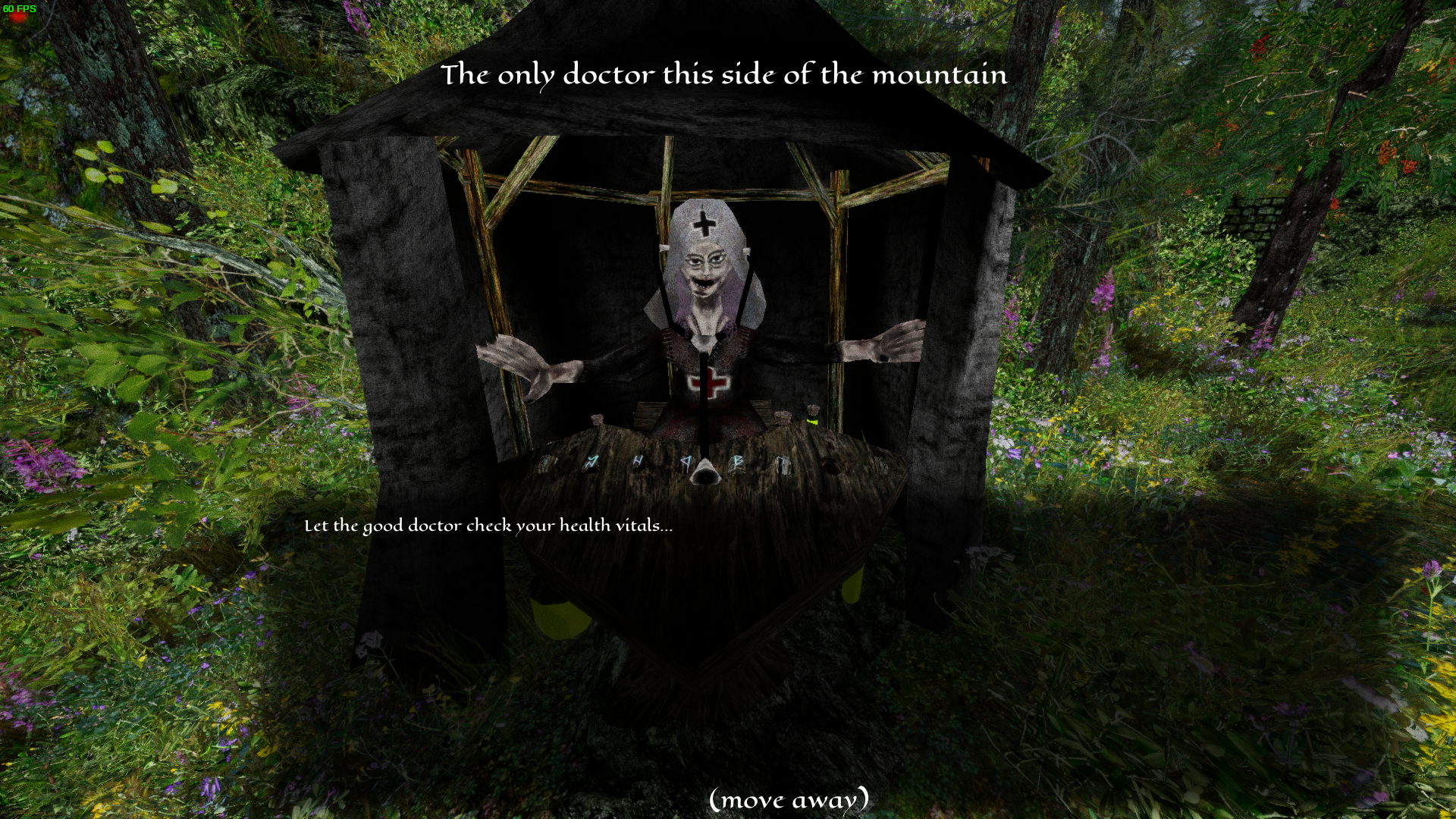This screenshot has width=1456, height=819.
Task: Select the "(move away)" option
Action: [x=789, y=799]
